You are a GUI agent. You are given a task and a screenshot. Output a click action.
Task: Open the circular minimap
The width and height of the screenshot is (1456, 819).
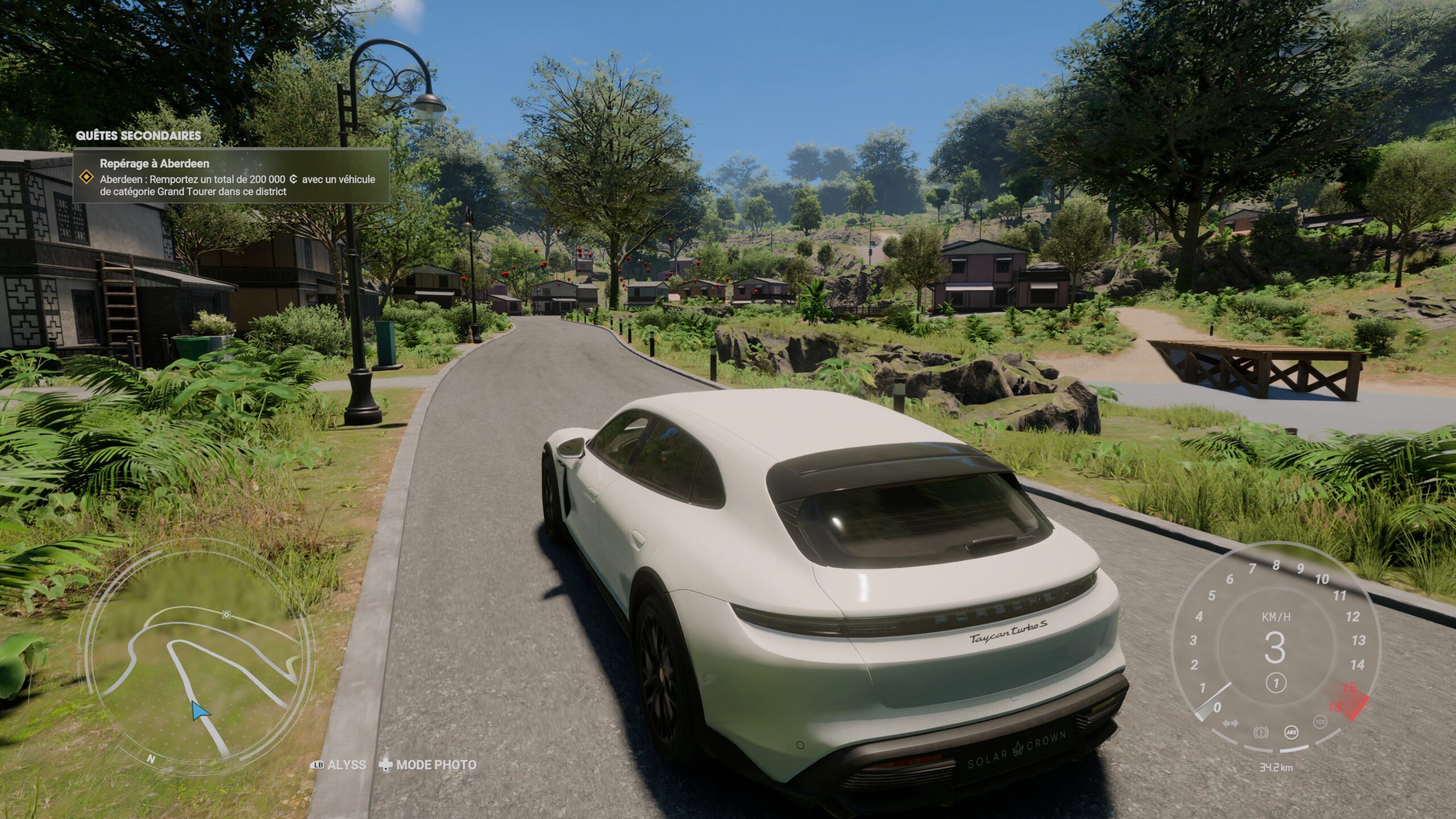tap(196, 654)
